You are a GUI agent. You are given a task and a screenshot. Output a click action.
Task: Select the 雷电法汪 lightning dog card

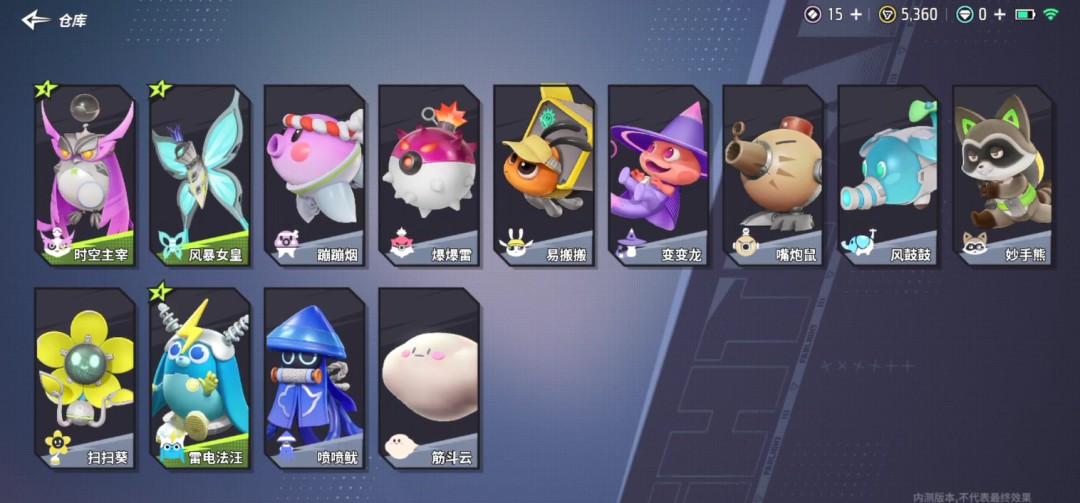[x=199, y=378]
